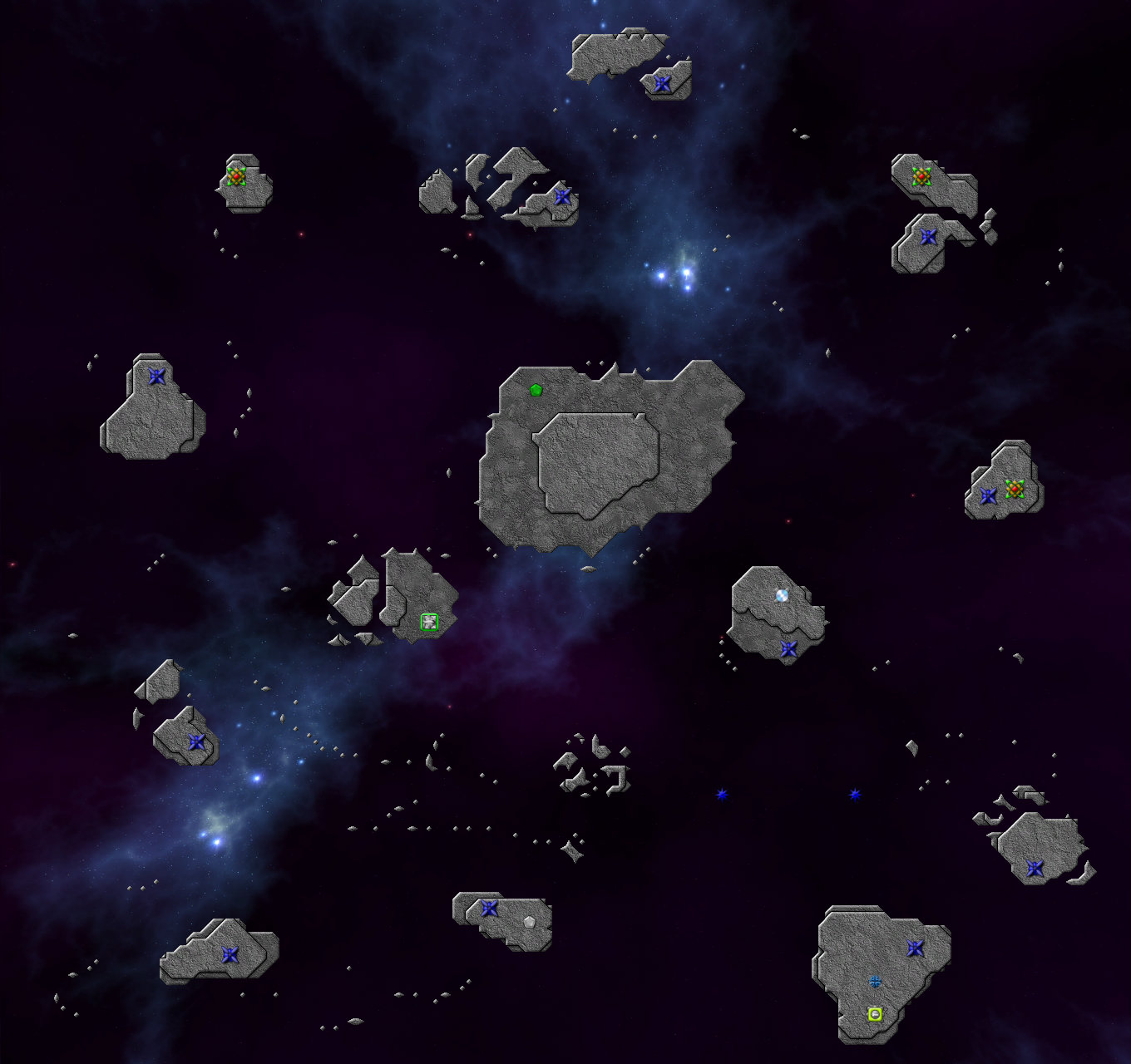Click the green pentagon marker
This screenshot has width=1131, height=1064.
coord(536,389)
